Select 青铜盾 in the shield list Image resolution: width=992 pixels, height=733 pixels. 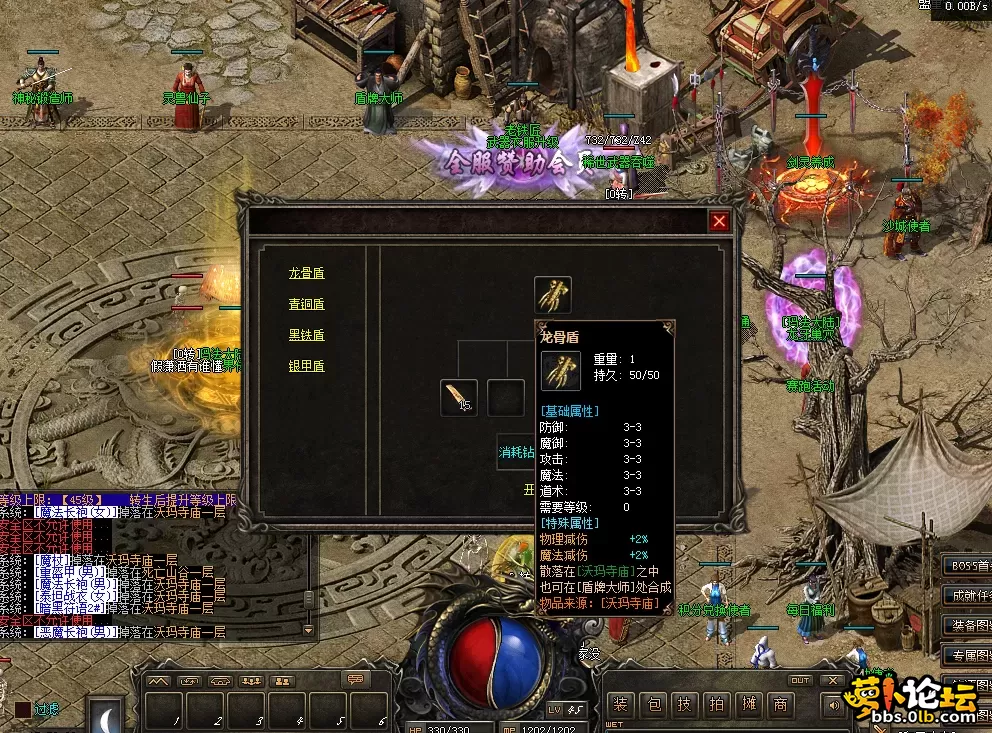point(306,304)
